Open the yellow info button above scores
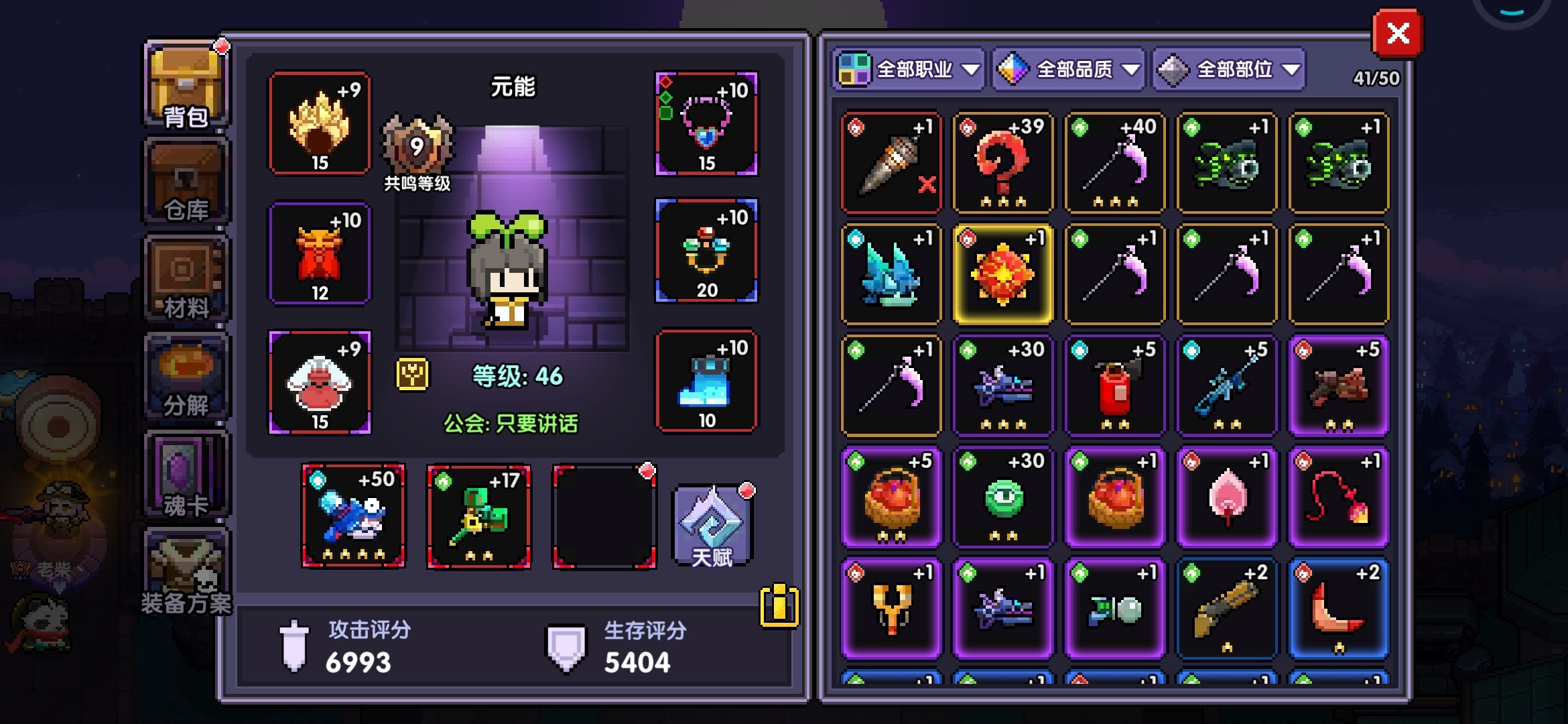The height and width of the screenshot is (724, 1568). 779,607
